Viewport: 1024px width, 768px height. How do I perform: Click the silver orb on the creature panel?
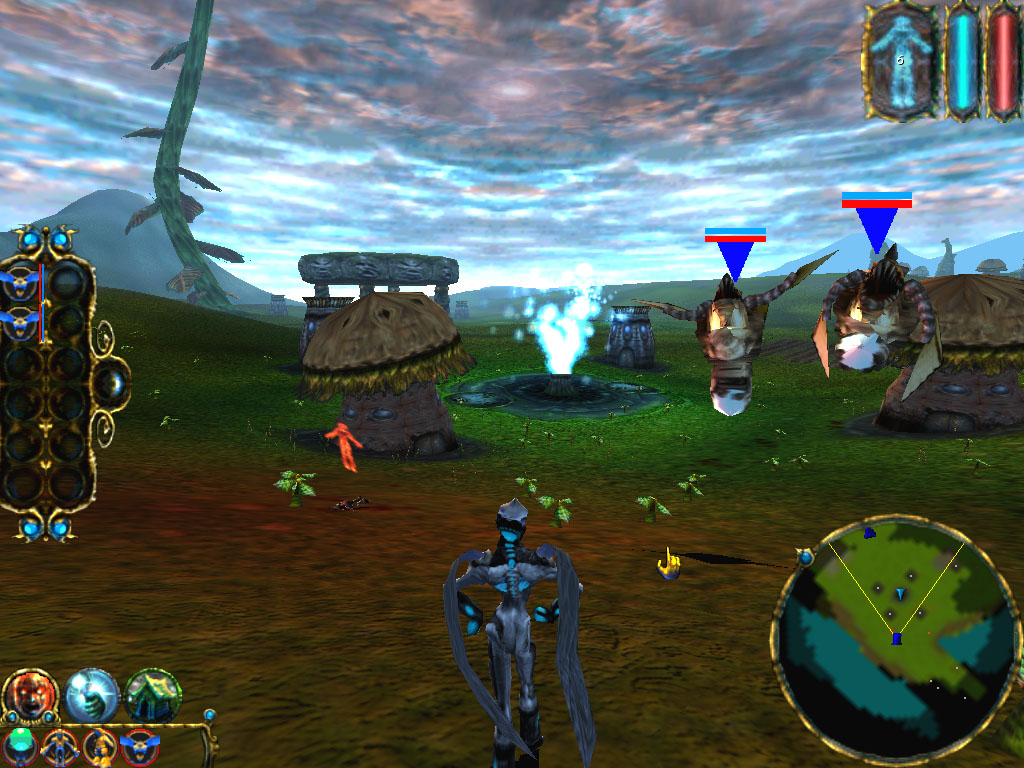click(112, 381)
